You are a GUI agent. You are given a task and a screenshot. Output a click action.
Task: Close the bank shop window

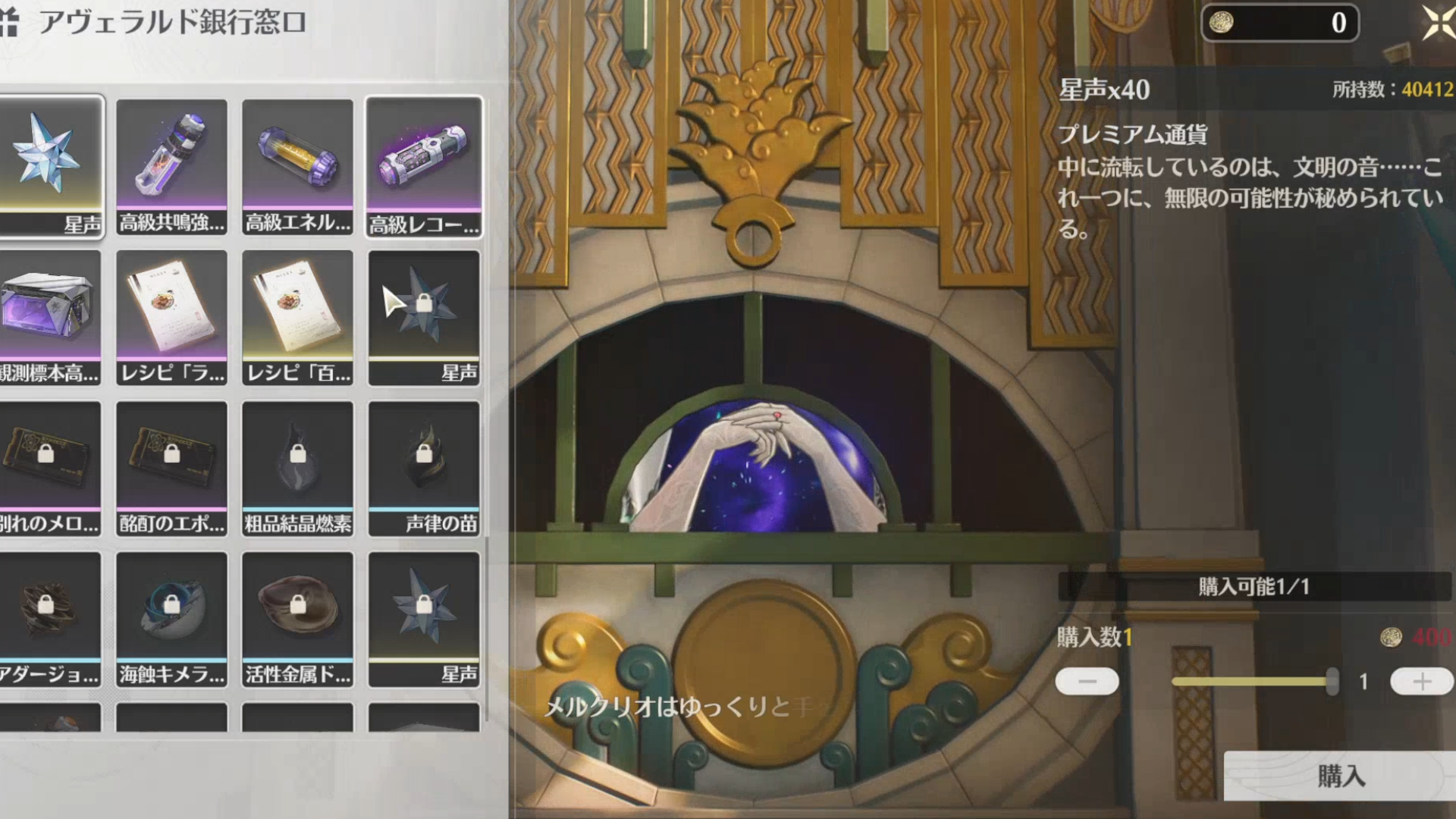[1439, 23]
